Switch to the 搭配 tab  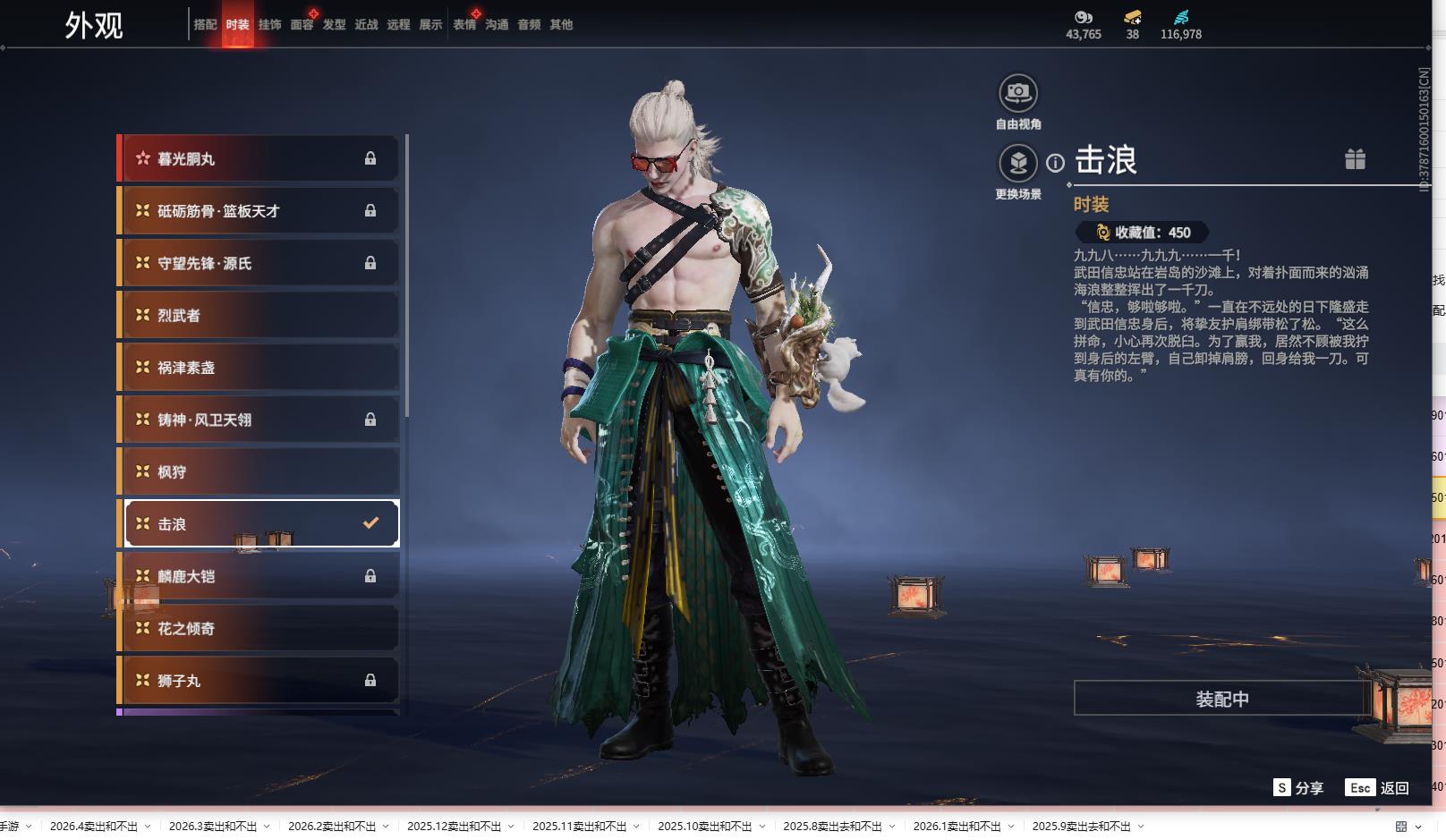coord(205,25)
